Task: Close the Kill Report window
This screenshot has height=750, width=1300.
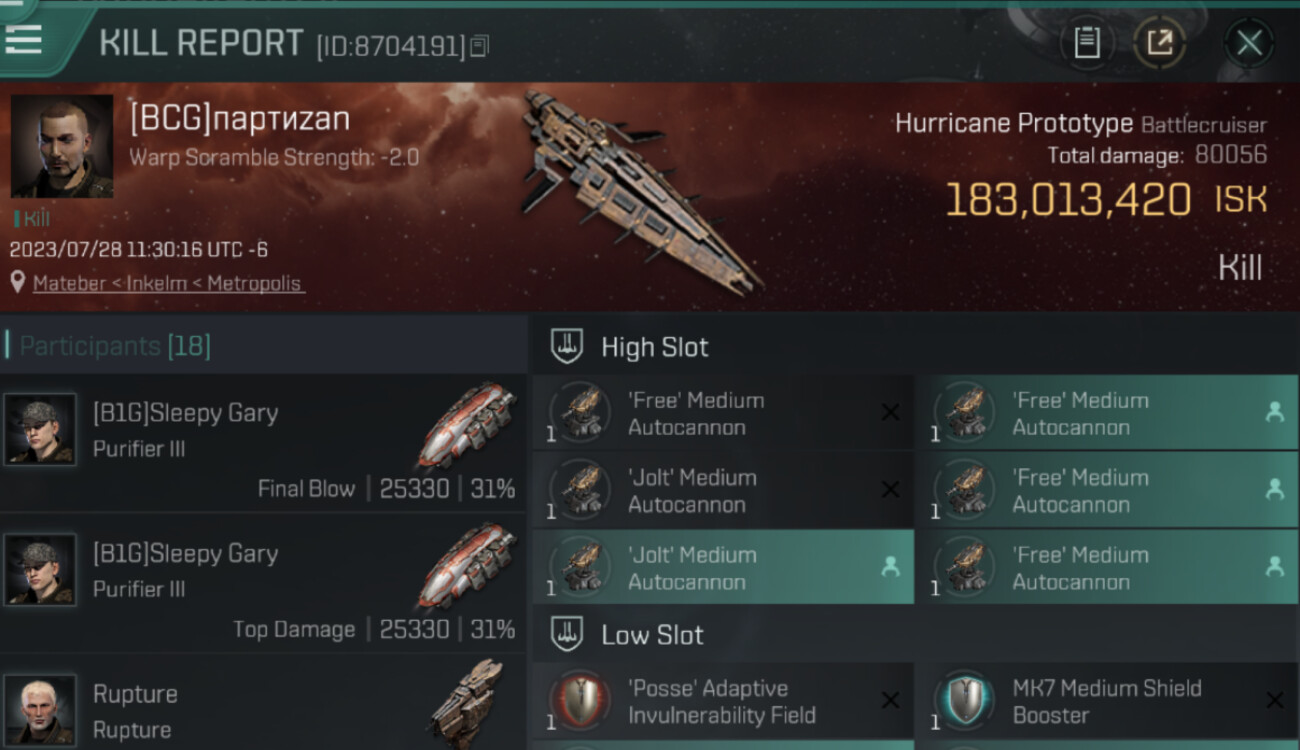Action: [1248, 43]
